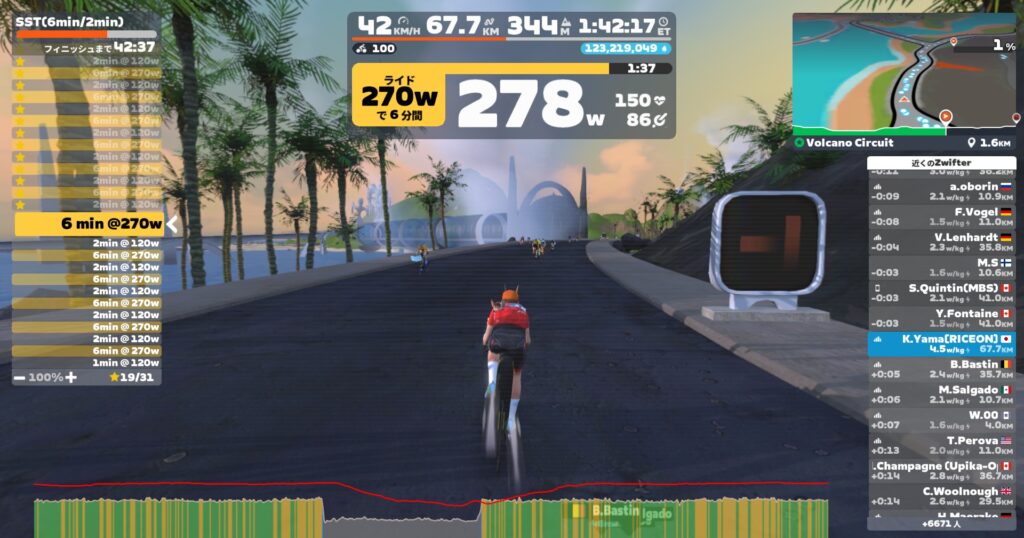Select S.Quintin(MBS) rider row

click(941, 293)
